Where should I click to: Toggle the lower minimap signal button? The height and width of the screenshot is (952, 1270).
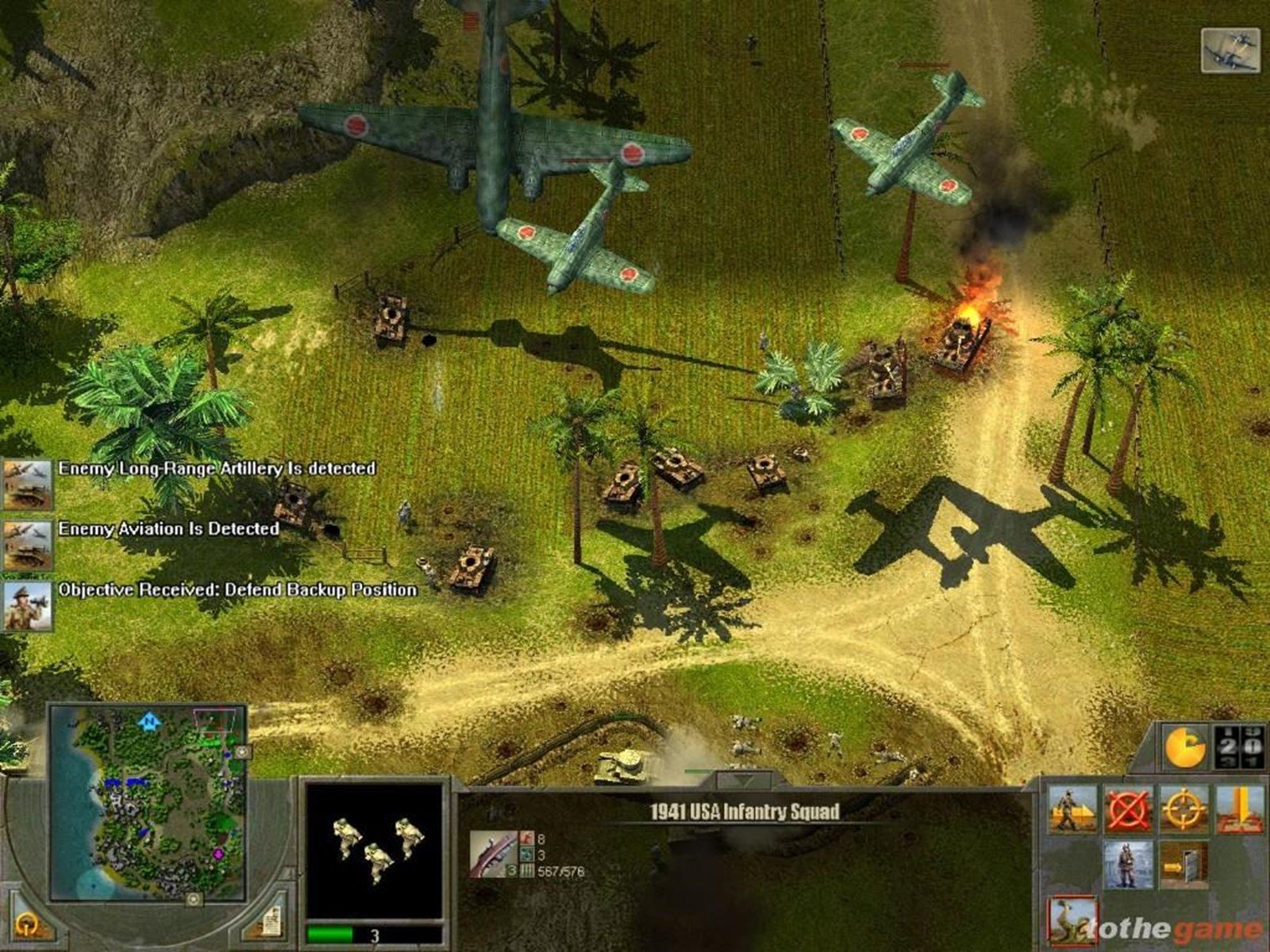coord(194,900)
